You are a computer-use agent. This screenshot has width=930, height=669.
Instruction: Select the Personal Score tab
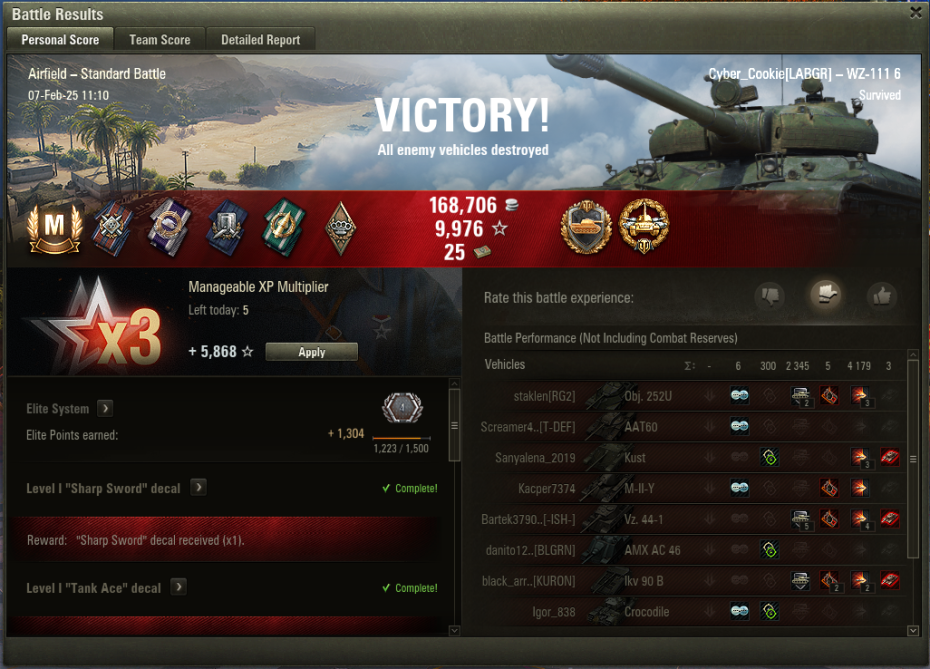point(60,40)
